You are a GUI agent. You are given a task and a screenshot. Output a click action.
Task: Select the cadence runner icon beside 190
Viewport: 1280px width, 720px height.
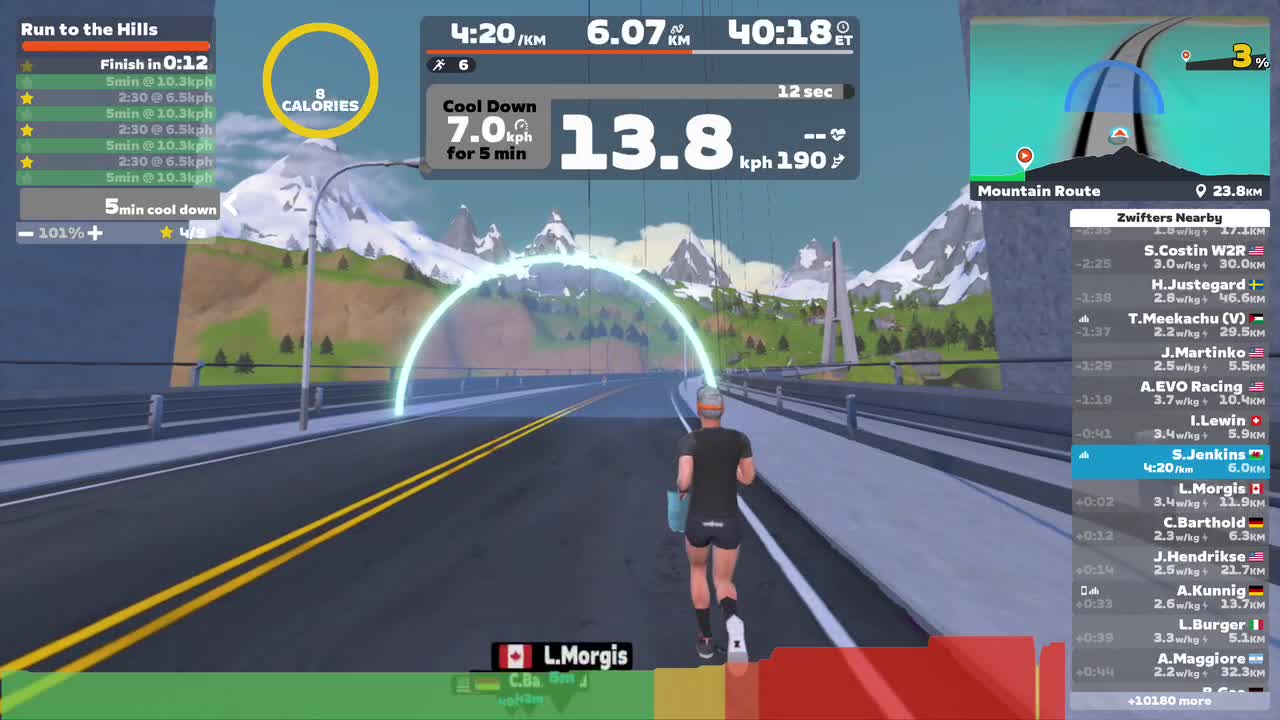838,160
